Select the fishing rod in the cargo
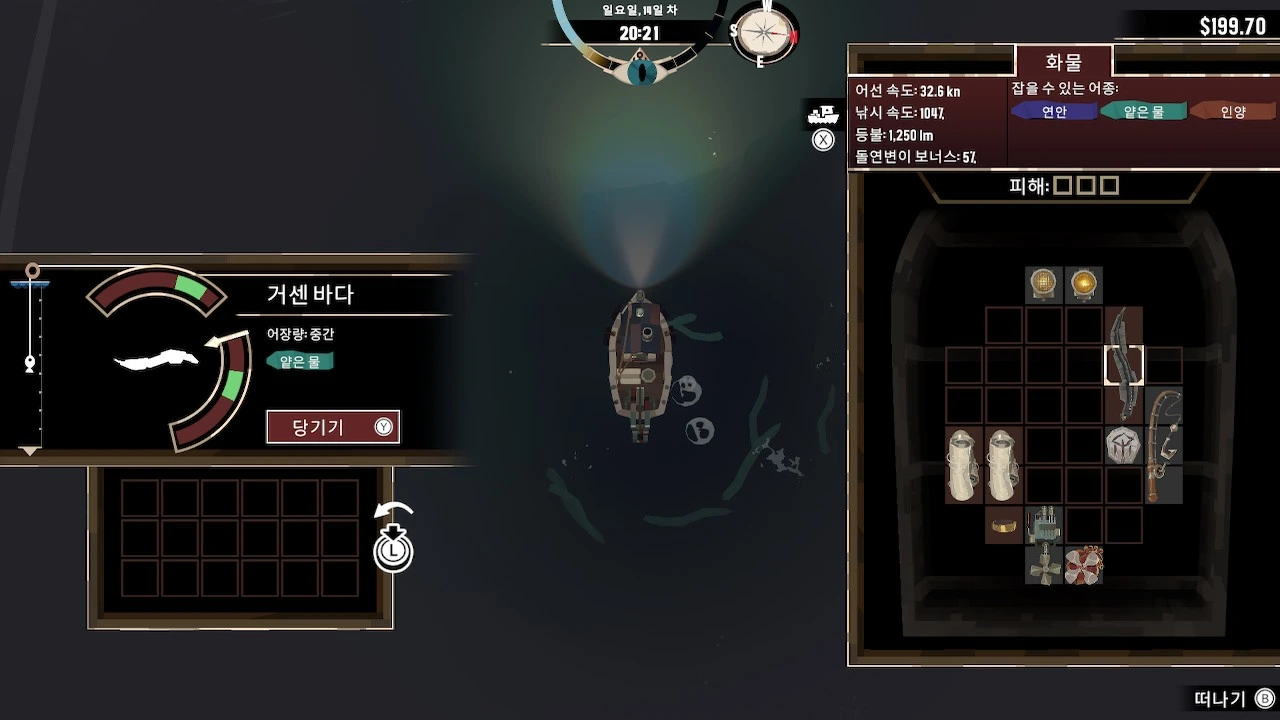The width and height of the screenshot is (1280, 720). click(x=1163, y=445)
